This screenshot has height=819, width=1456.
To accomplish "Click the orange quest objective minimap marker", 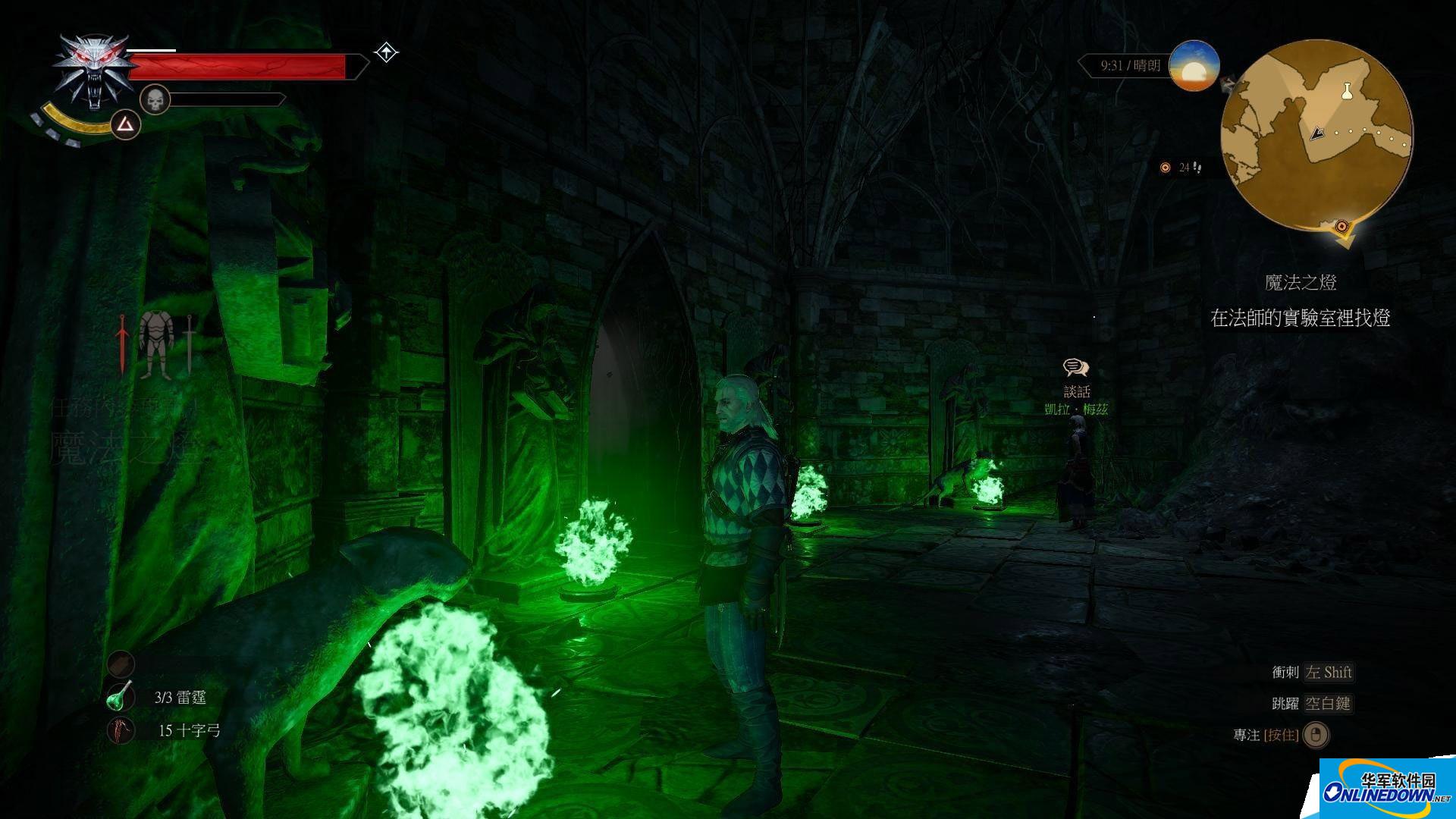I will [x=1343, y=226].
